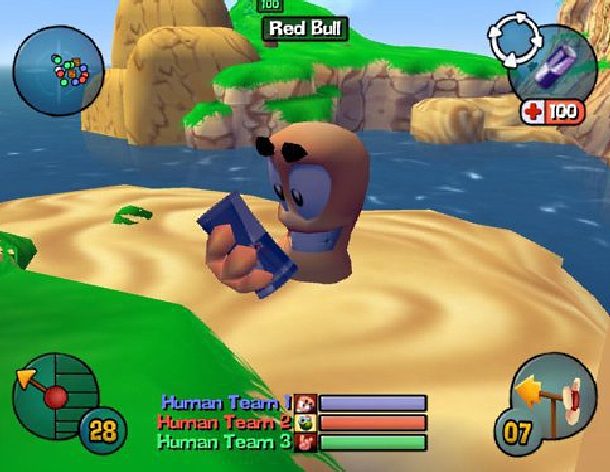Click the windsock indicator icon
Image resolution: width=610 pixels, height=472 pixels.
tap(558, 401)
